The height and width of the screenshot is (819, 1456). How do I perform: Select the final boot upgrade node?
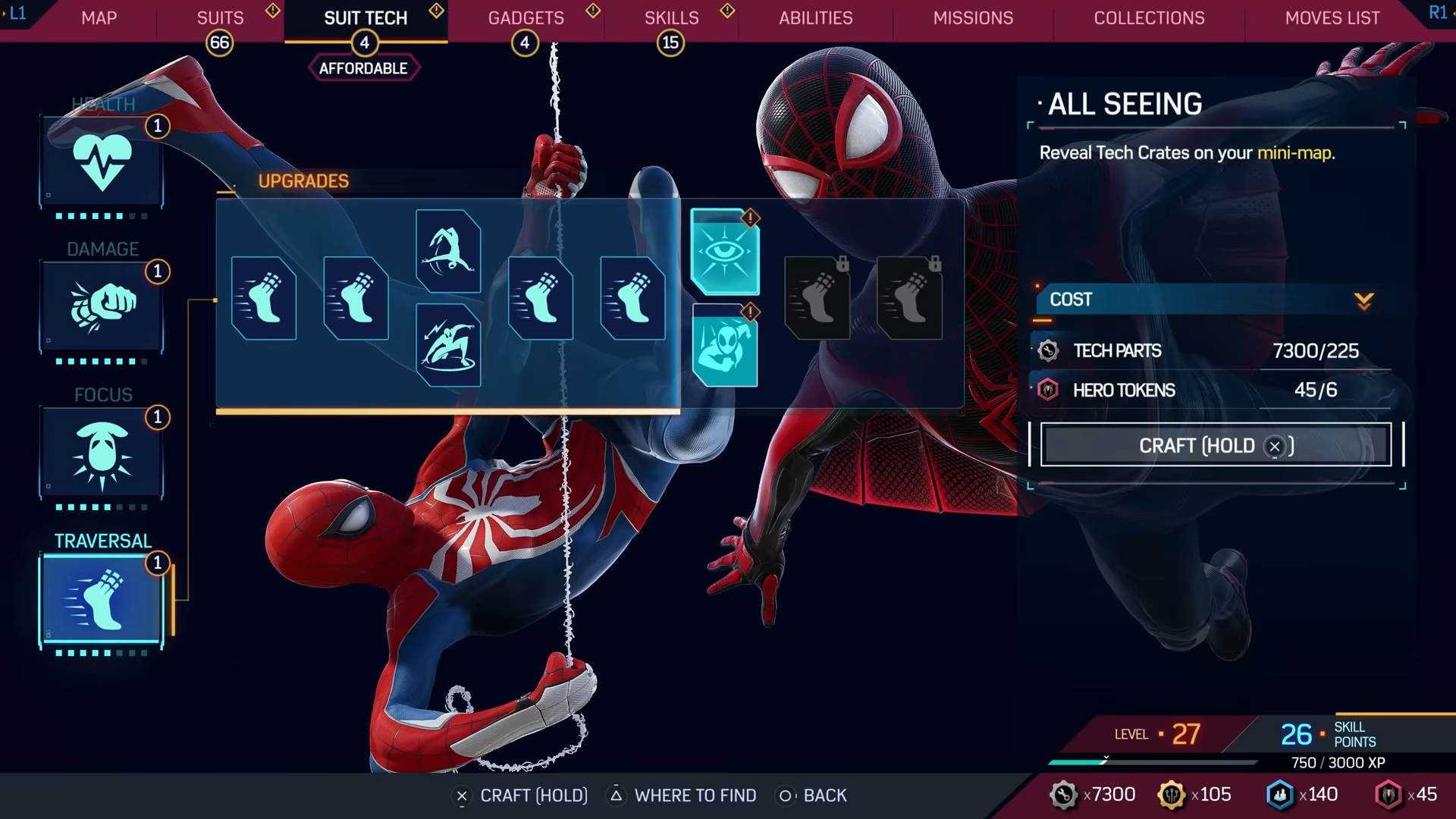point(632,298)
